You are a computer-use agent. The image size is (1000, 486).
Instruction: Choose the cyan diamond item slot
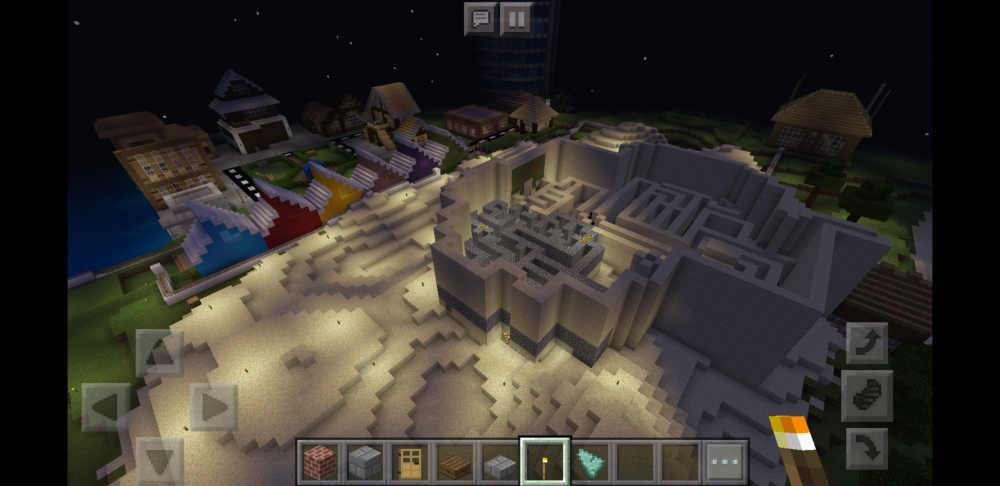click(590, 462)
